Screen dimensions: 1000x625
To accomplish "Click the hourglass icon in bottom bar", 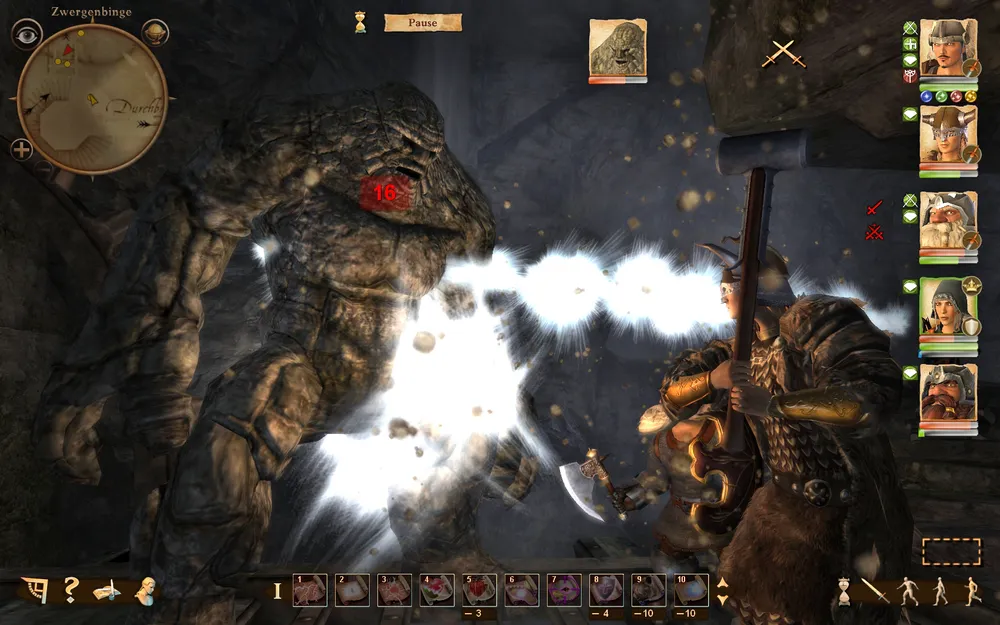I will point(844,591).
